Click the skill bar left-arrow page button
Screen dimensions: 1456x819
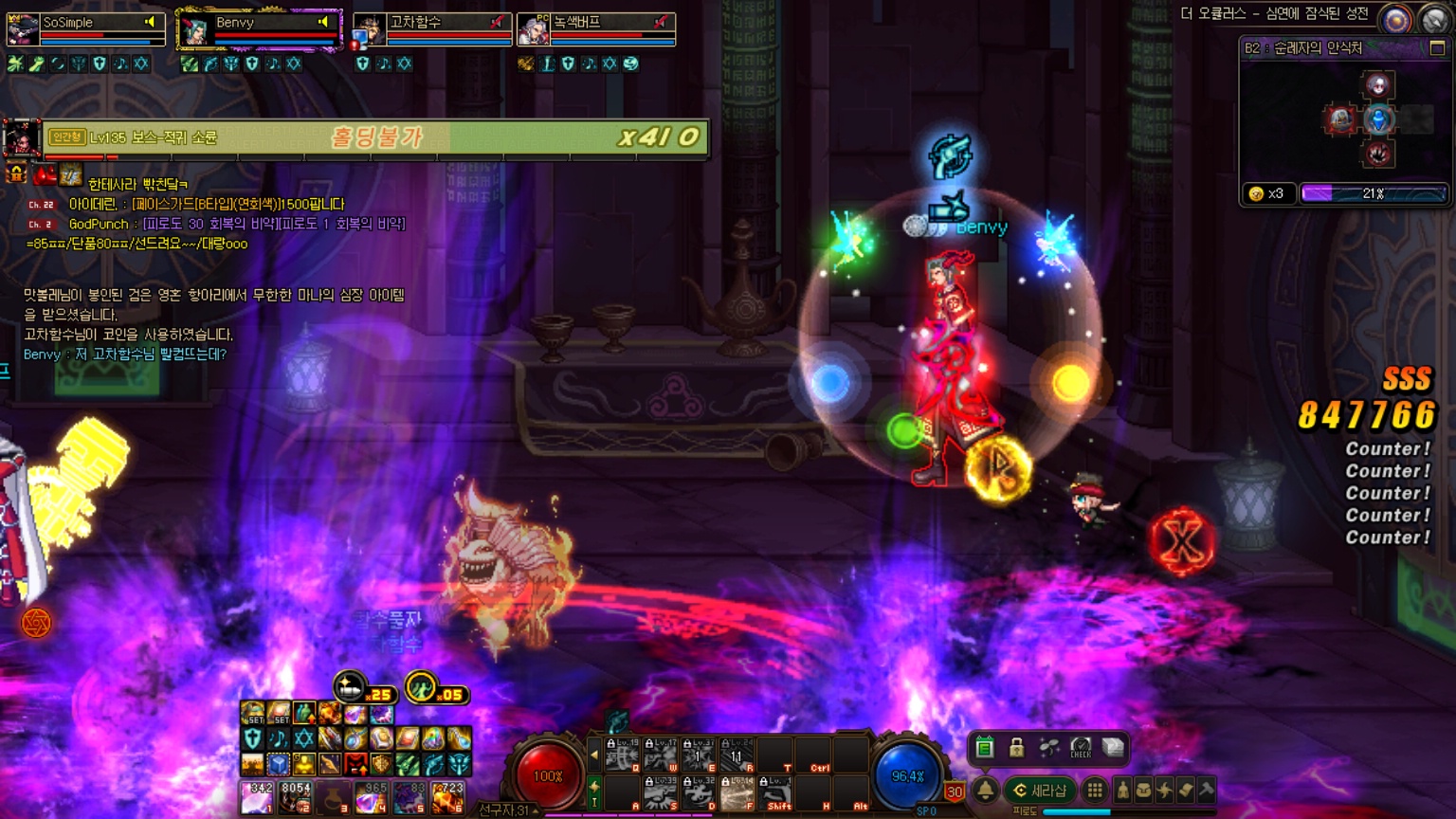[x=594, y=755]
